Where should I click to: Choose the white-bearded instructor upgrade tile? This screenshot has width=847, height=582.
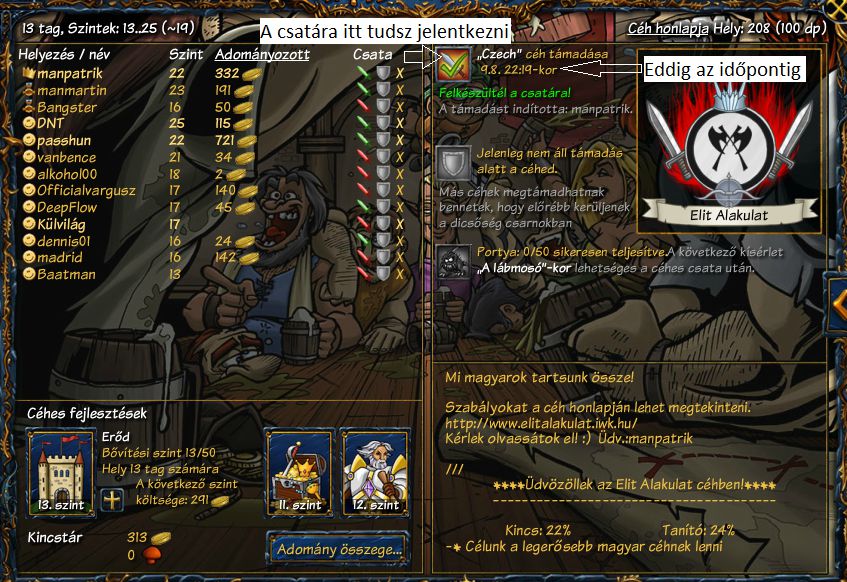[375, 471]
